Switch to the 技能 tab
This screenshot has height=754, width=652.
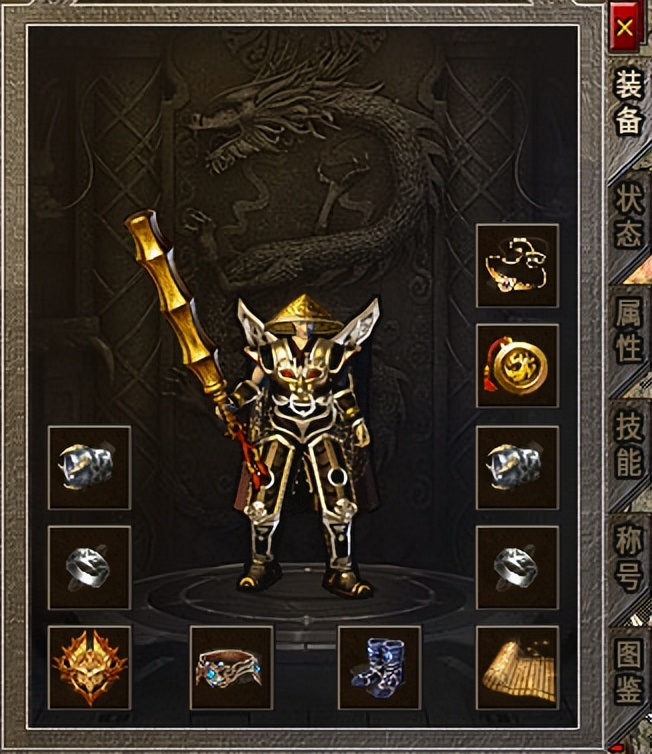628,446
